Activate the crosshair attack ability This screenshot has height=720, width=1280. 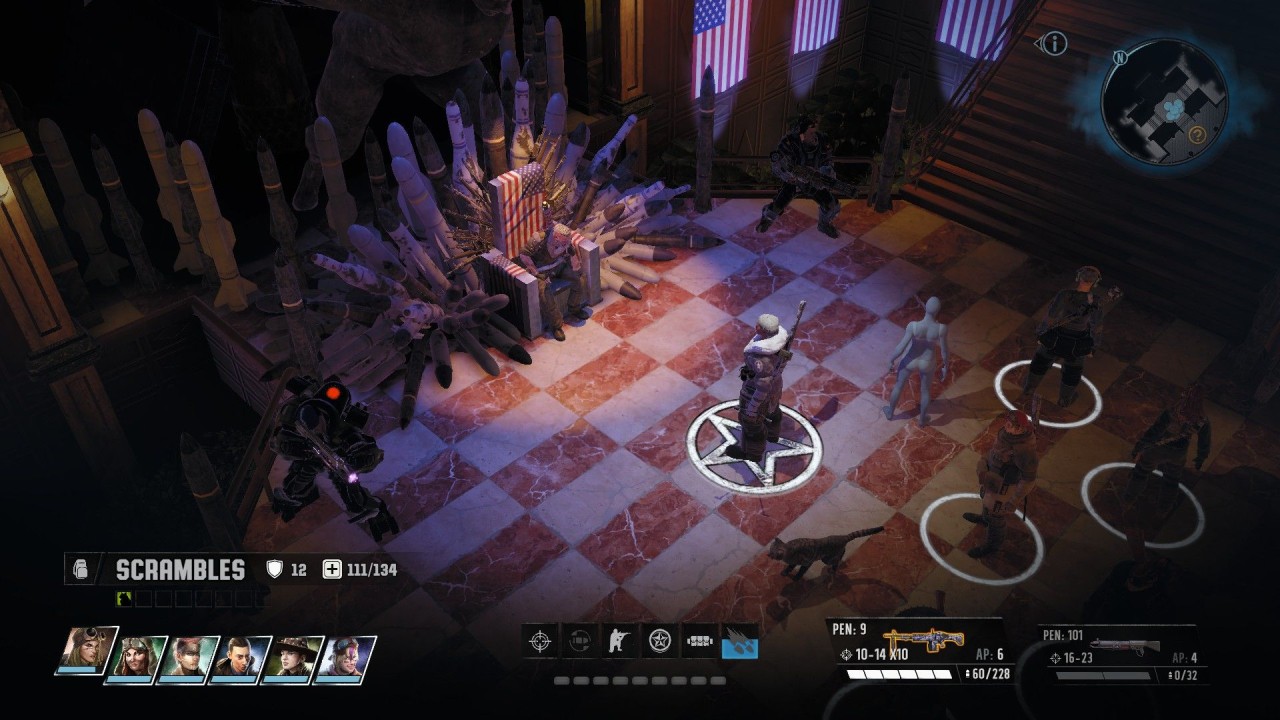click(x=540, y=640)
